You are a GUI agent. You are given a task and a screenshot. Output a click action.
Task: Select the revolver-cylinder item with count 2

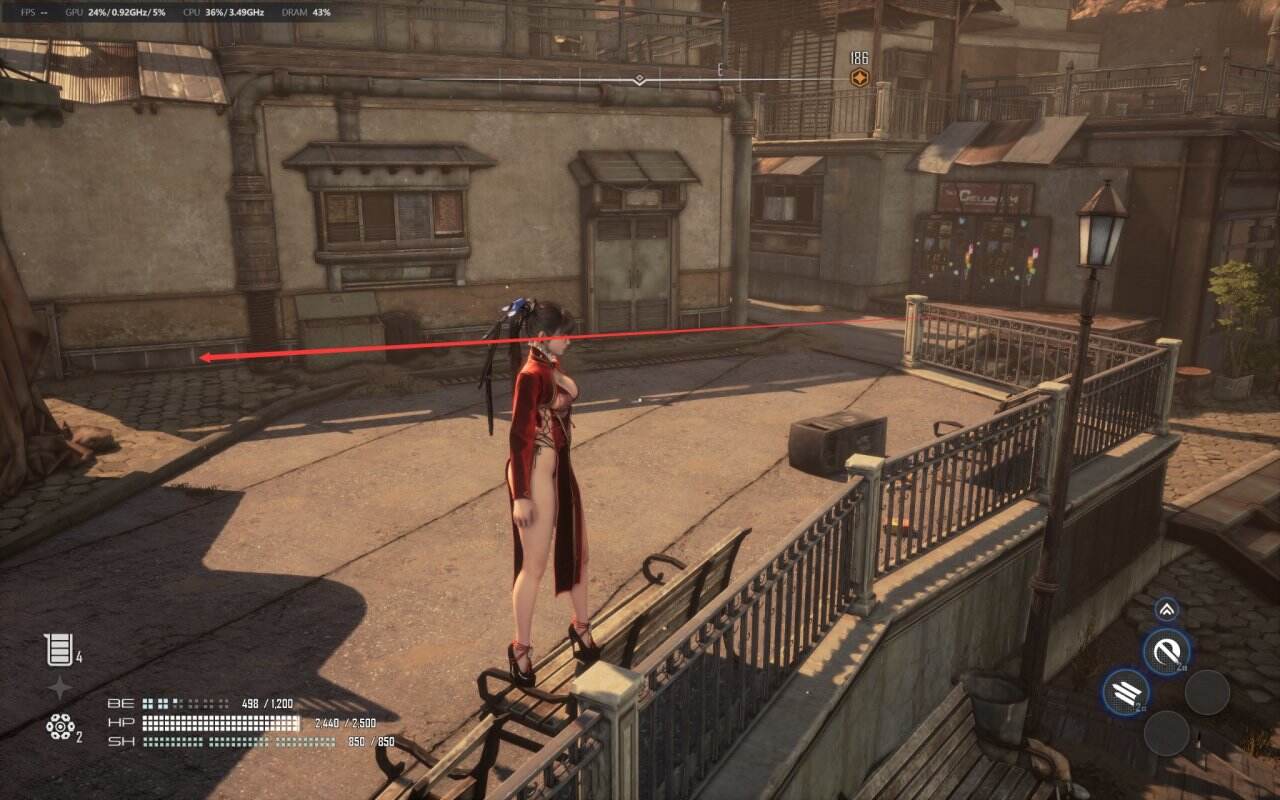pos(60,727)
